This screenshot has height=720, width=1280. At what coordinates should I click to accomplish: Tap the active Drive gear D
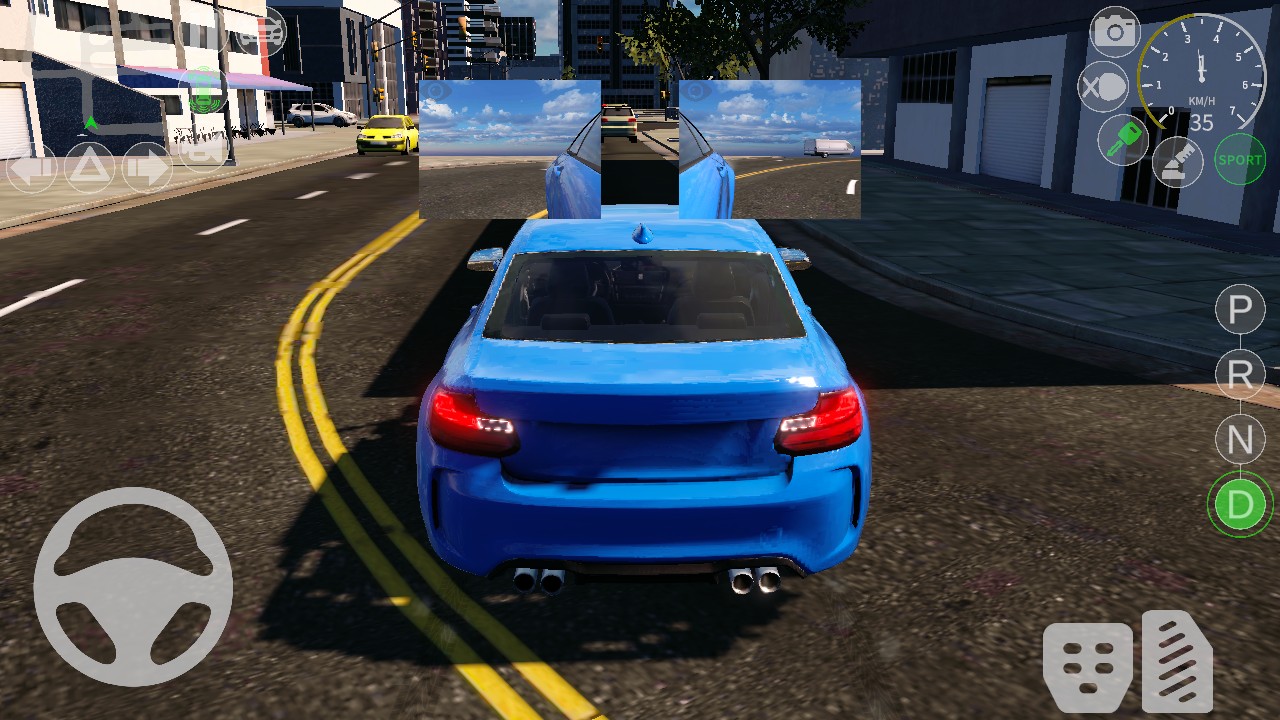tap(1239, 504)
